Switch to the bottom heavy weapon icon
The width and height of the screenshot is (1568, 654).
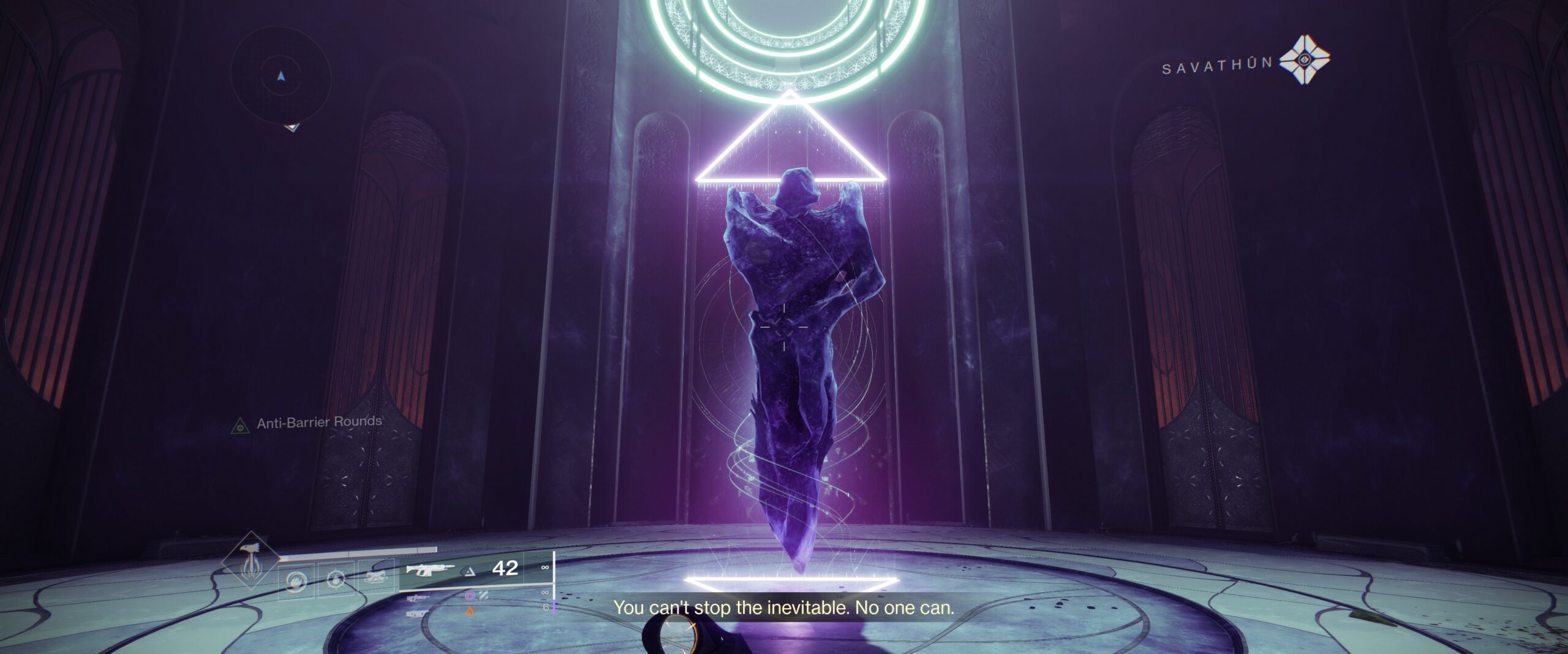click(x=418, y=612)
